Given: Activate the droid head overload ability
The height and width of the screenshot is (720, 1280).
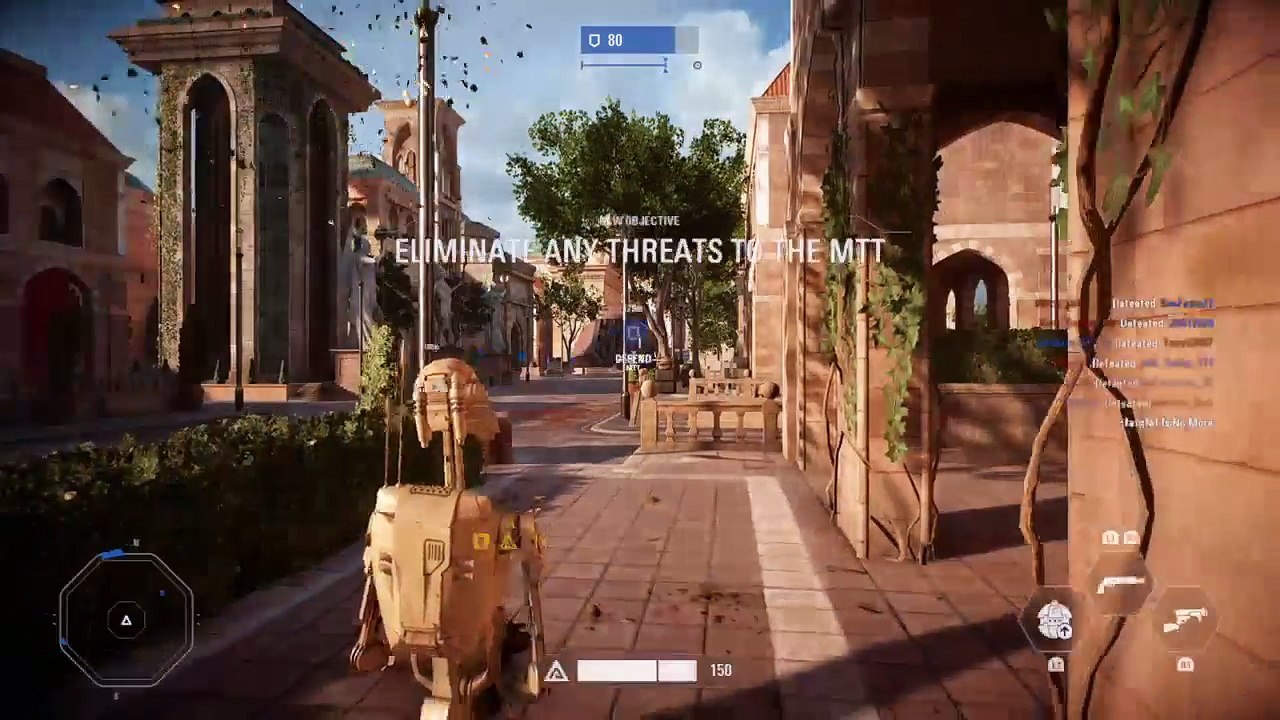Looking at the screenshot, I should coord(1055,621).
